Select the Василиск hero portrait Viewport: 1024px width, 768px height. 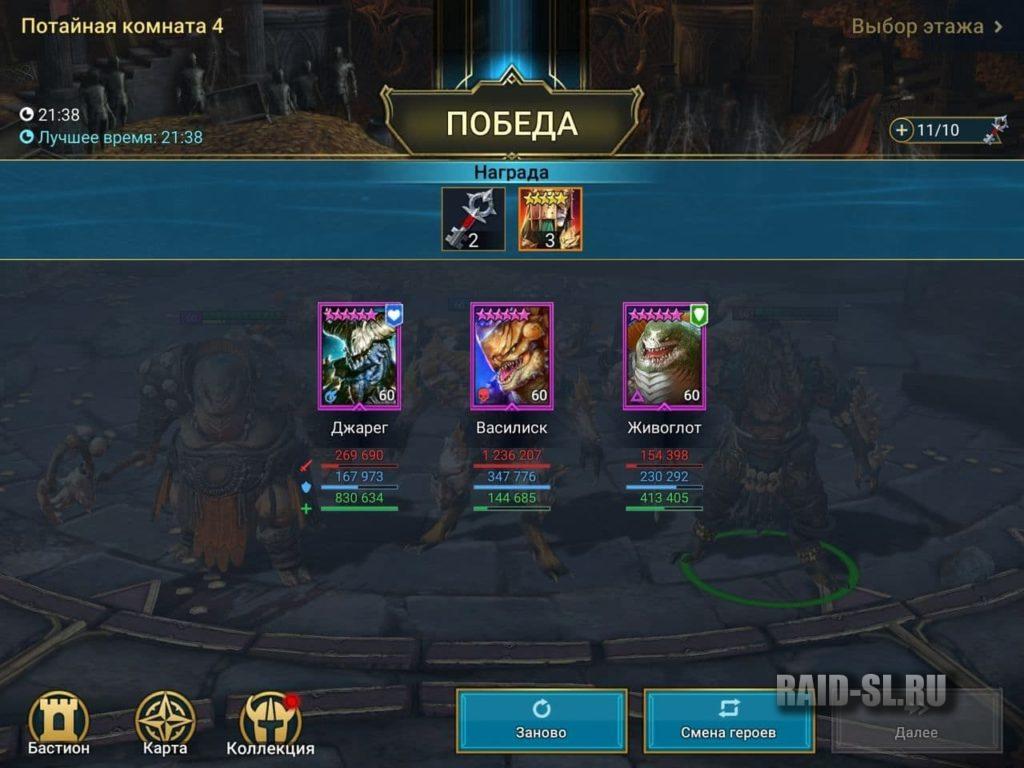pyautogui.click(x=511, y=356)
